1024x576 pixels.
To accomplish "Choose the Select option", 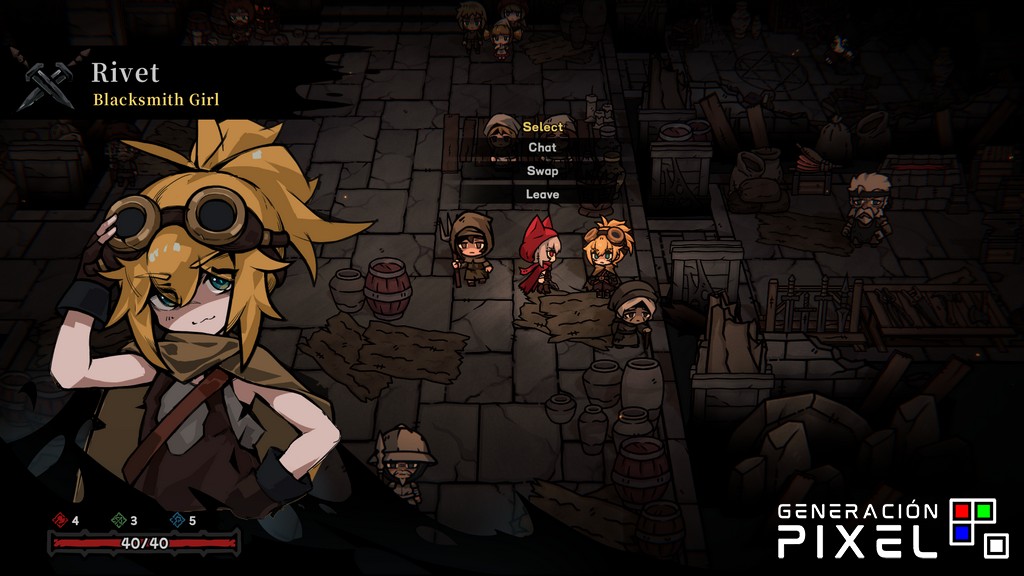I will click(x=542, y=127).
